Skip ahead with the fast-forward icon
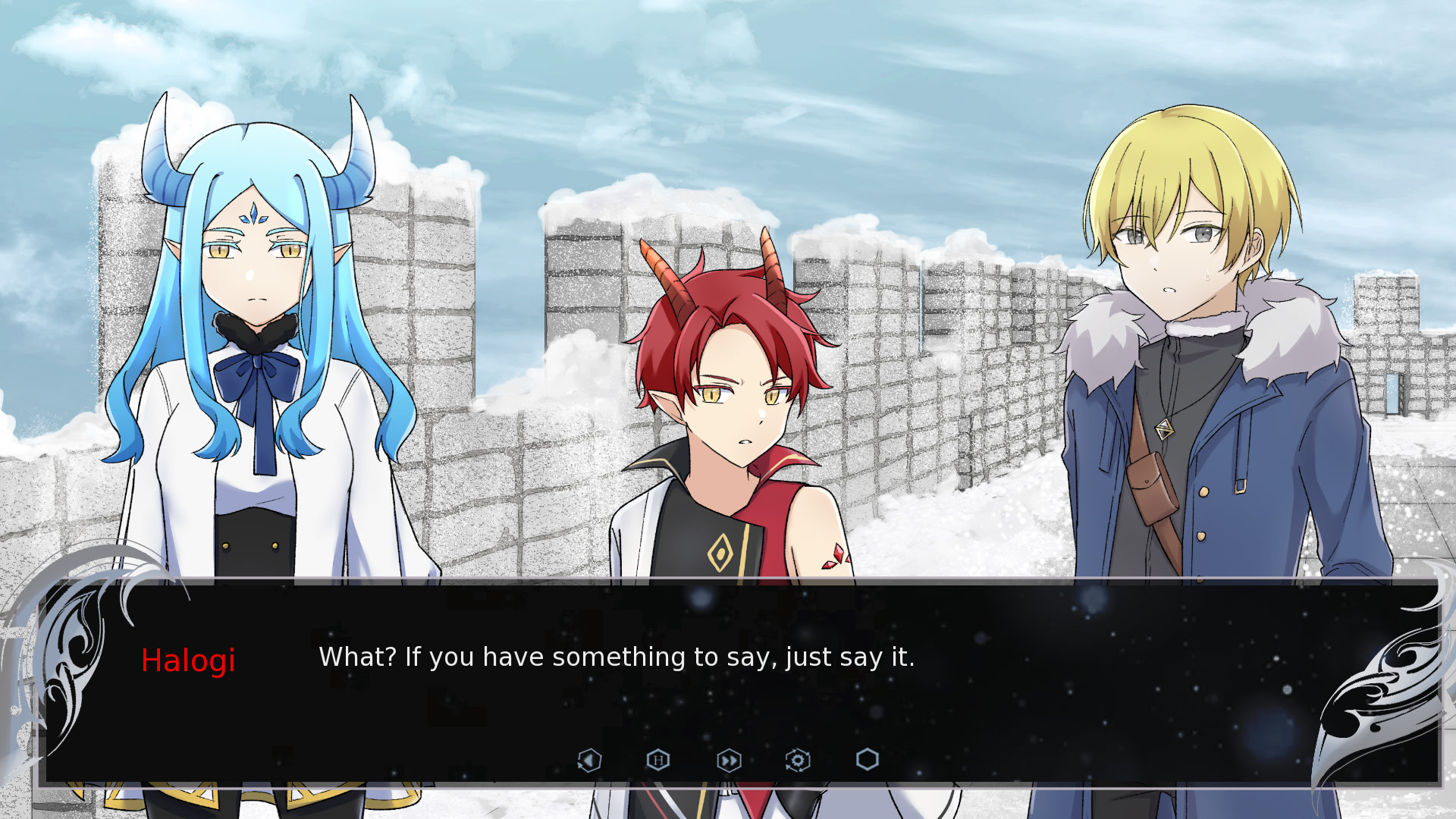The image size is (1456, 819). pyautogui.click(x=729, y=760)
